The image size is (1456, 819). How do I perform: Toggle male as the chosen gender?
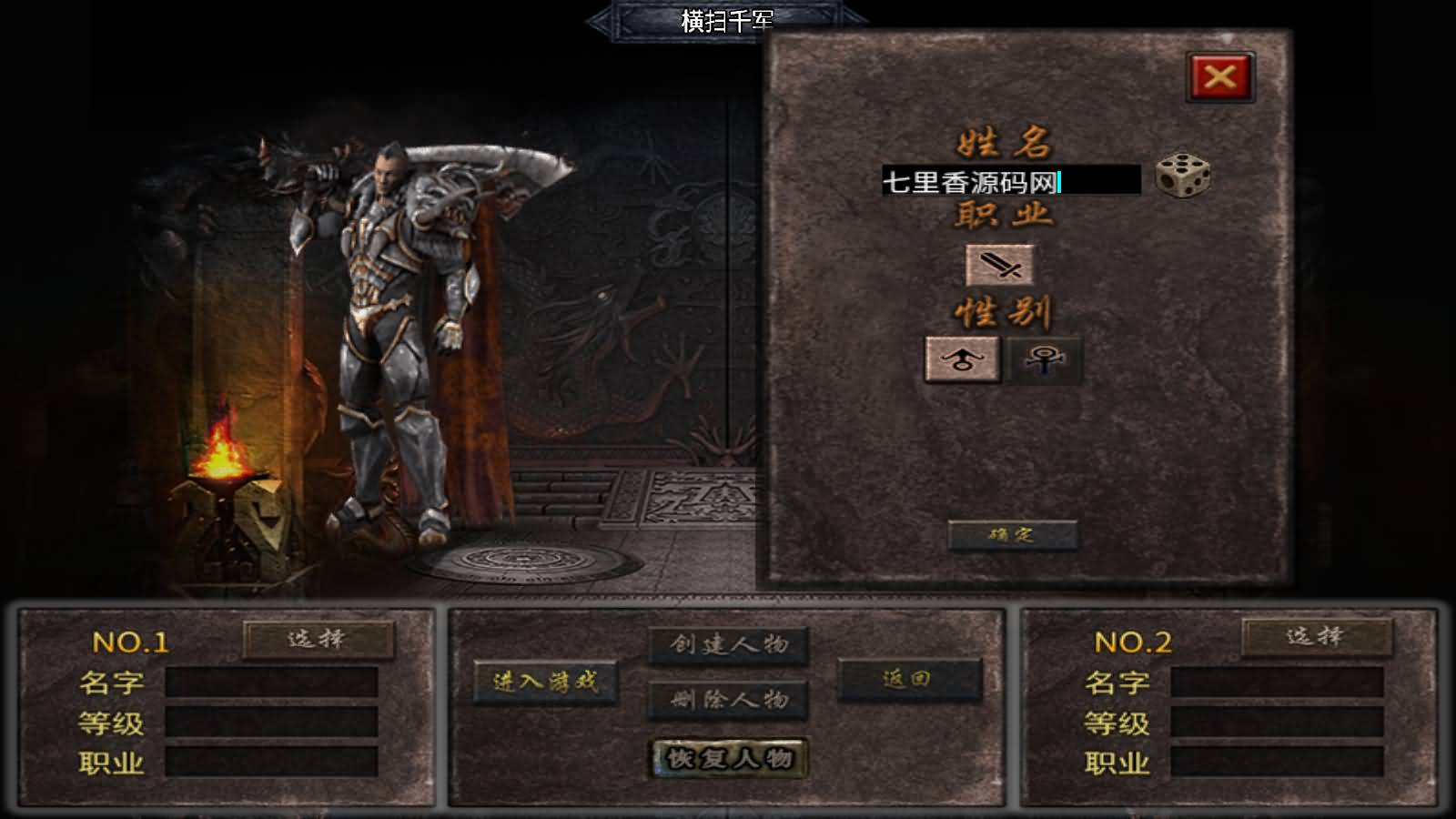pyautogui.click(x=962, y=359)
